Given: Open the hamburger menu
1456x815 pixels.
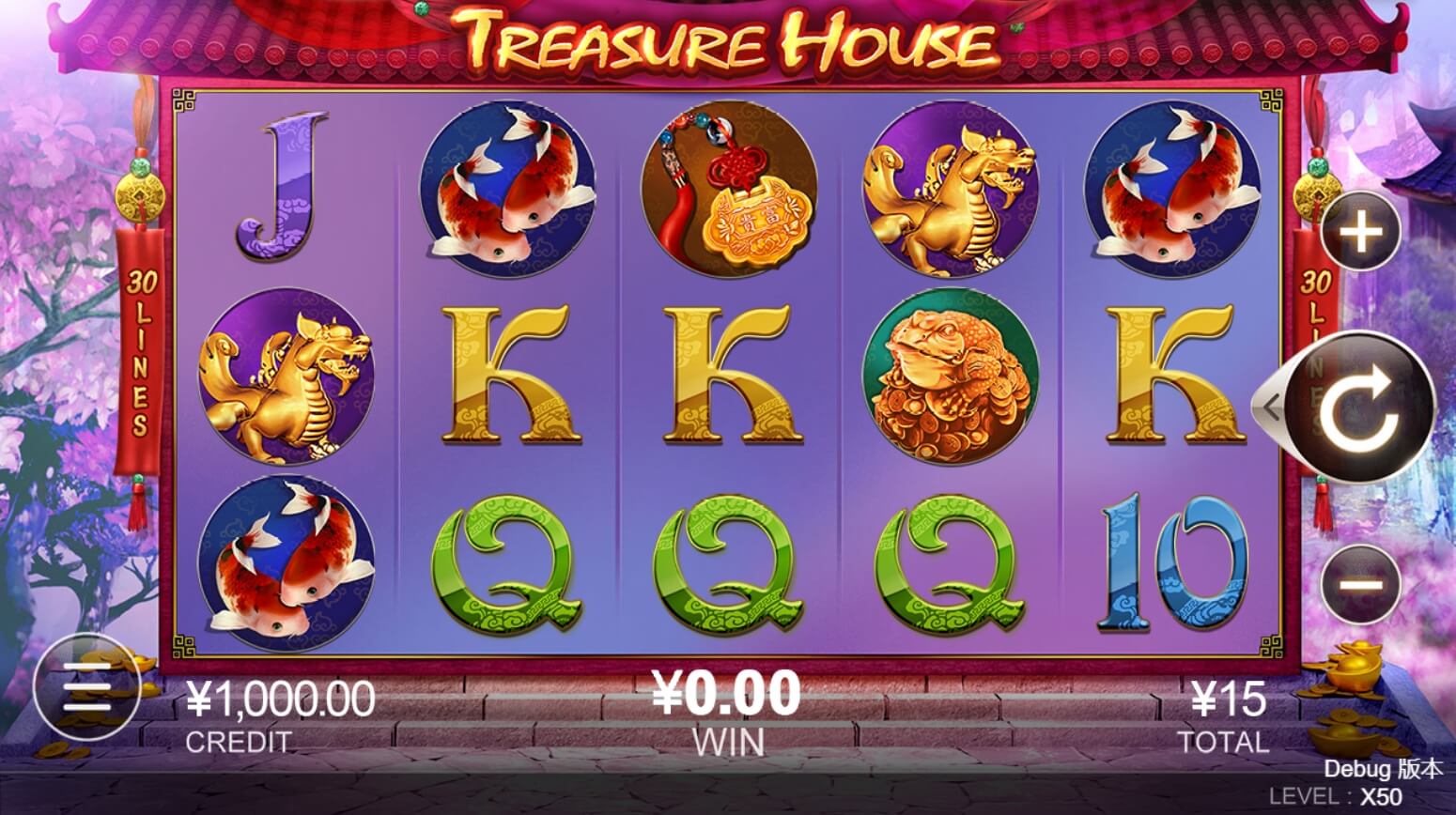Looking at the screenshot, I should pyautogui.click(x=86, y=693).
